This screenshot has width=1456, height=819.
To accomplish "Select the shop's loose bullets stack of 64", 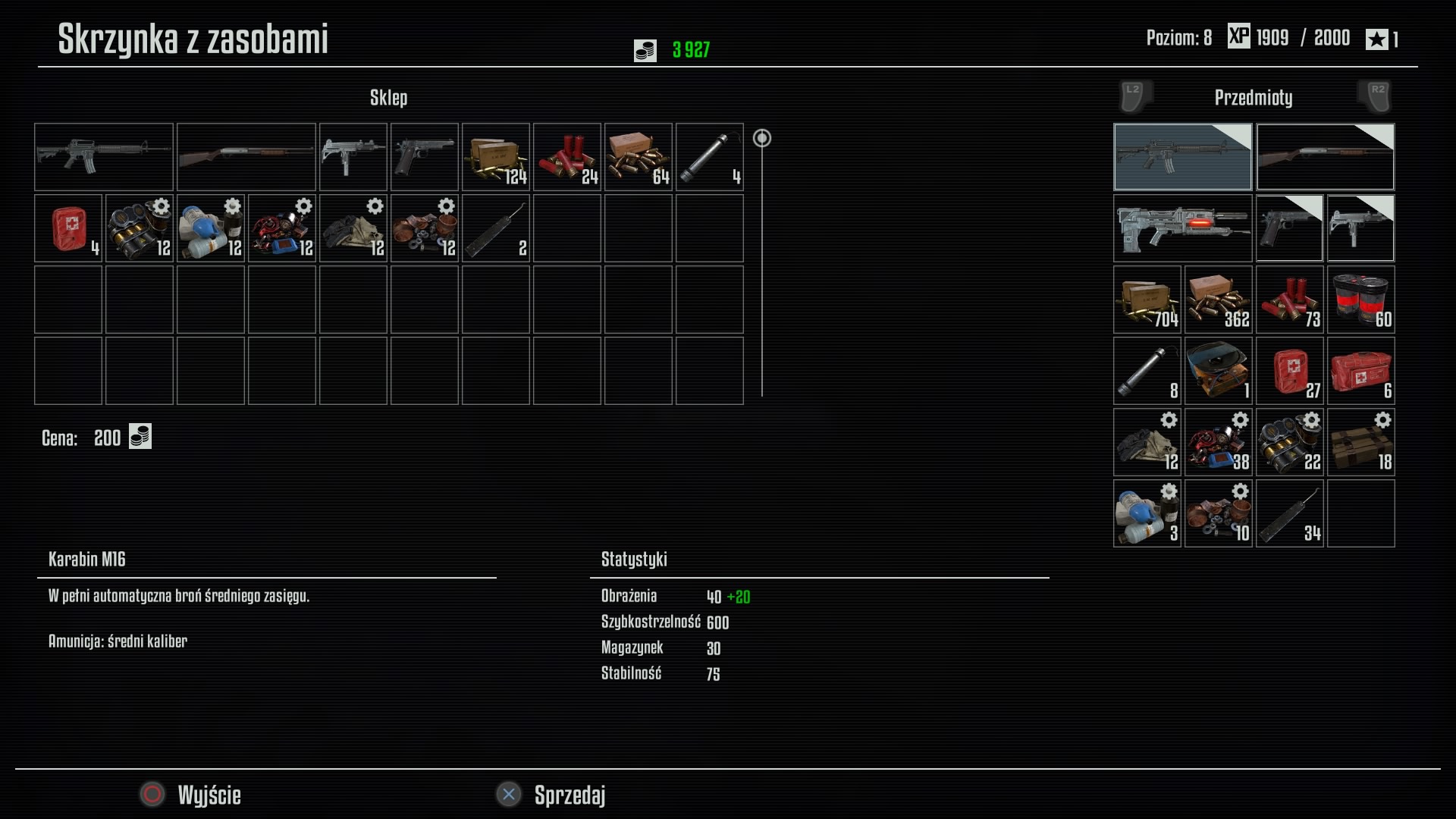I will pyautogui.click(x=639, y=157).
